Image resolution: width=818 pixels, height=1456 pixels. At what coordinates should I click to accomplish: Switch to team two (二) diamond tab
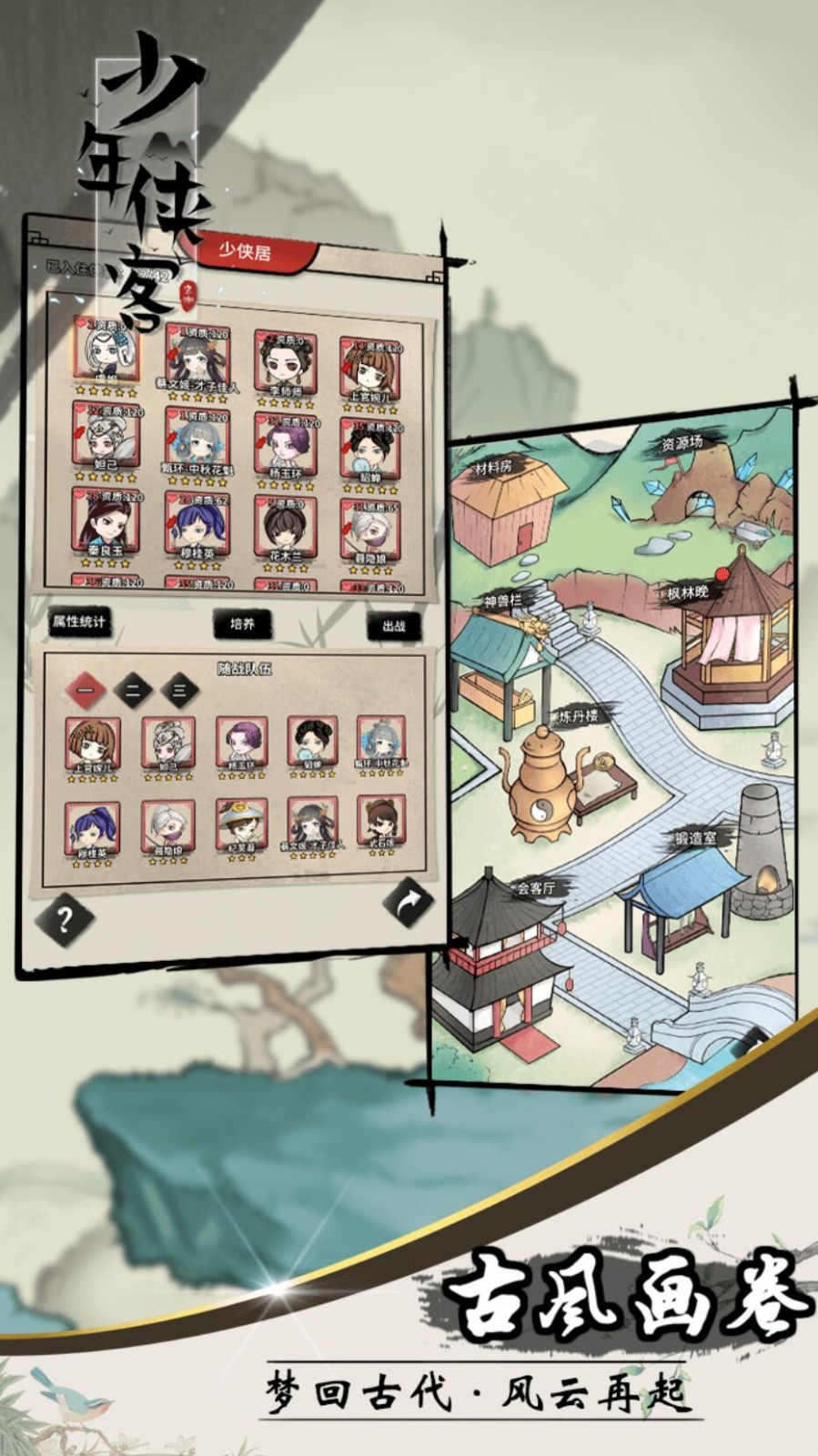(133, 691)
